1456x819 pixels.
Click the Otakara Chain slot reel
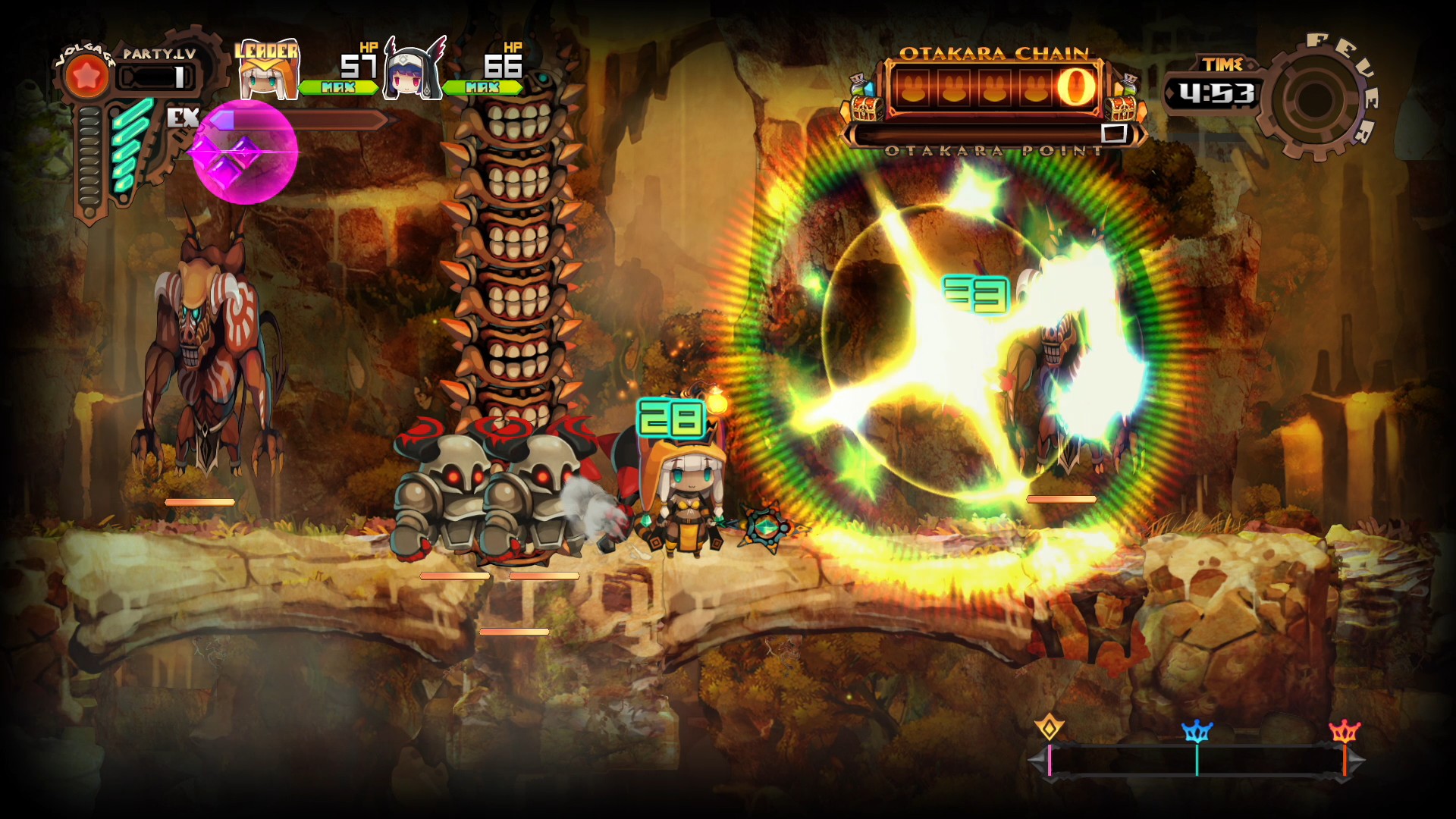pyautogui.click(x=993, y=86)
